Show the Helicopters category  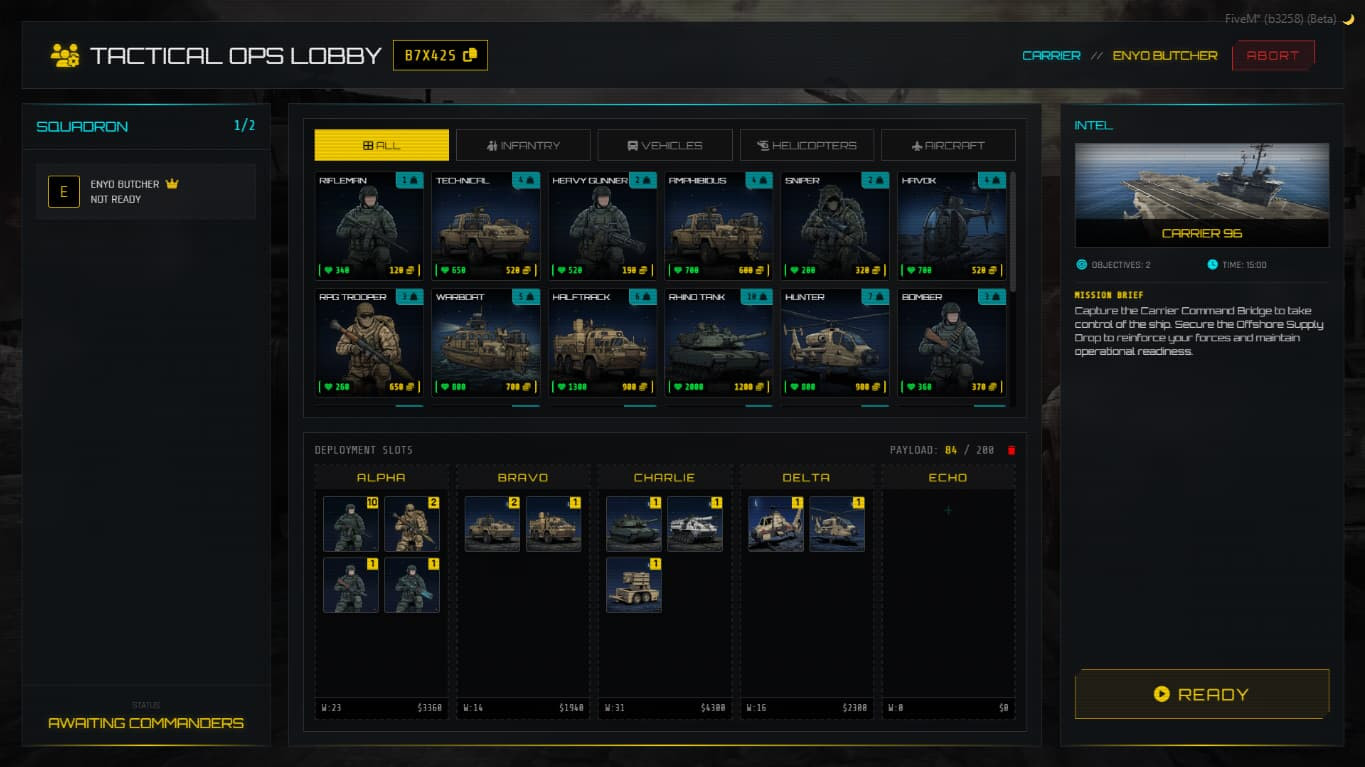(x=807, y=145)
